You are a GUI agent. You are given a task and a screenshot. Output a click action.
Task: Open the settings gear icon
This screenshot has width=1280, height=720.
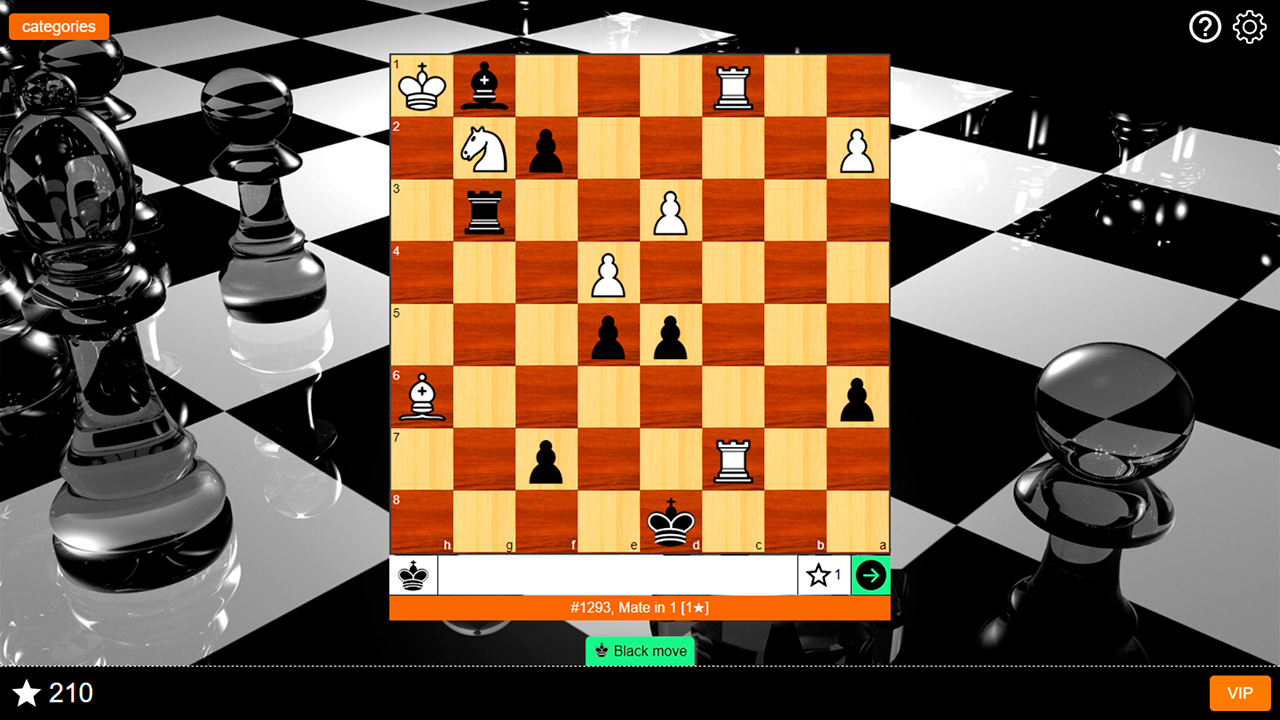pyautogui.click(x=1247, y=27)
